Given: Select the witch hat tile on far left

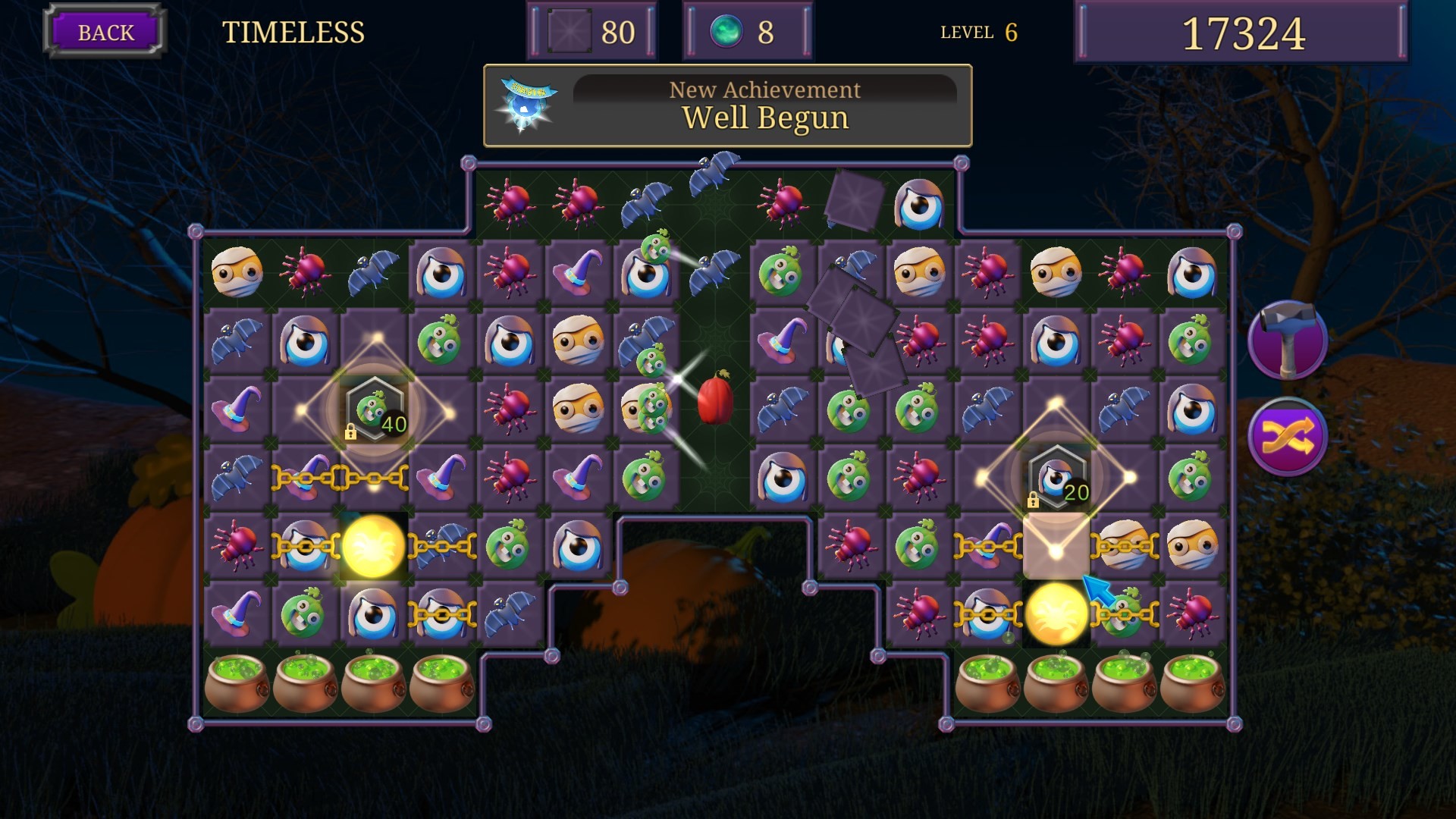Looking at the screenshot, I should click(x=239, y=408).
